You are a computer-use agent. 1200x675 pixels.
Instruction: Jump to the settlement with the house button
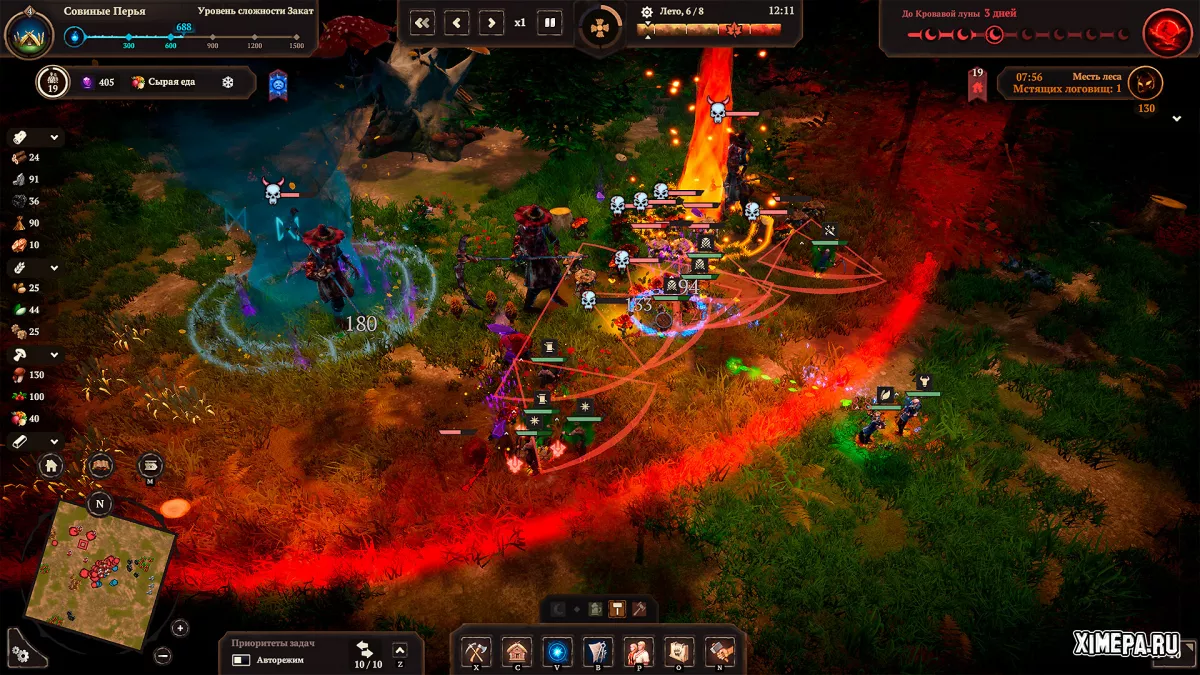click(52, 465)
